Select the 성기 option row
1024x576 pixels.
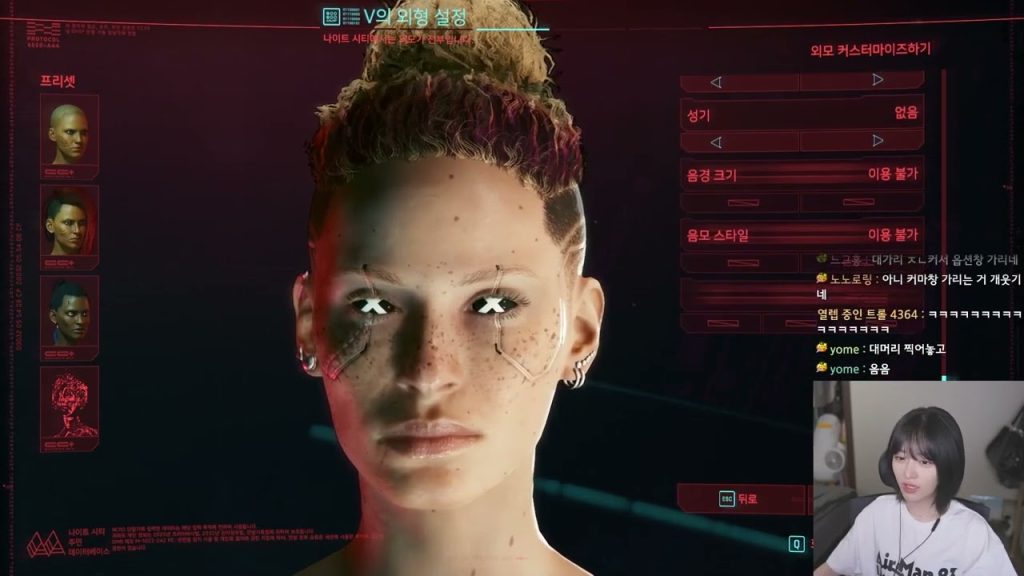point(801,114)
